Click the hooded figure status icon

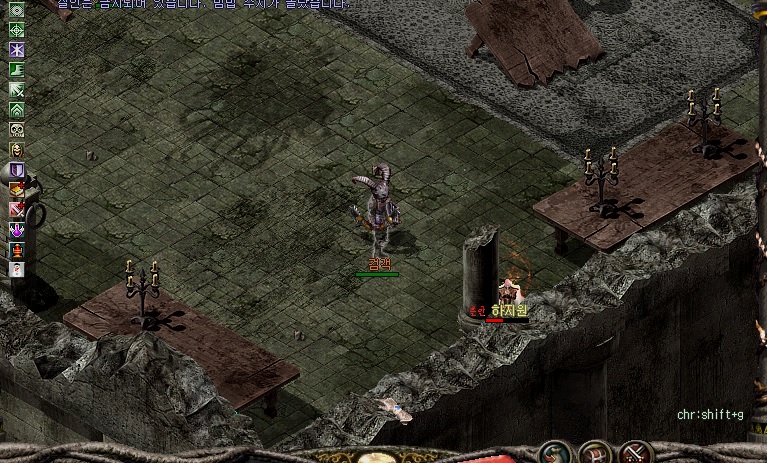[16, 149]
